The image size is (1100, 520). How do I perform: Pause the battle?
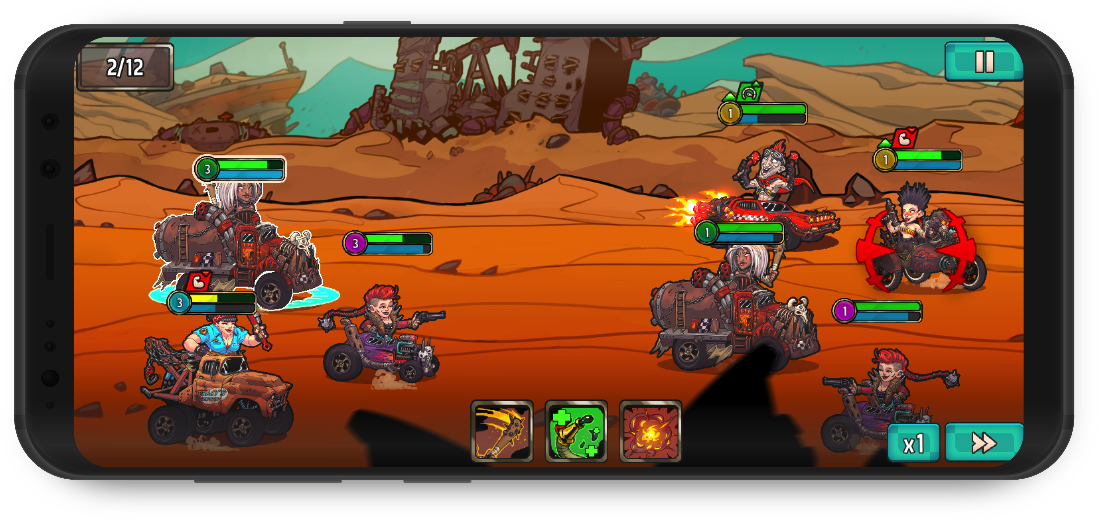point(984,62)
